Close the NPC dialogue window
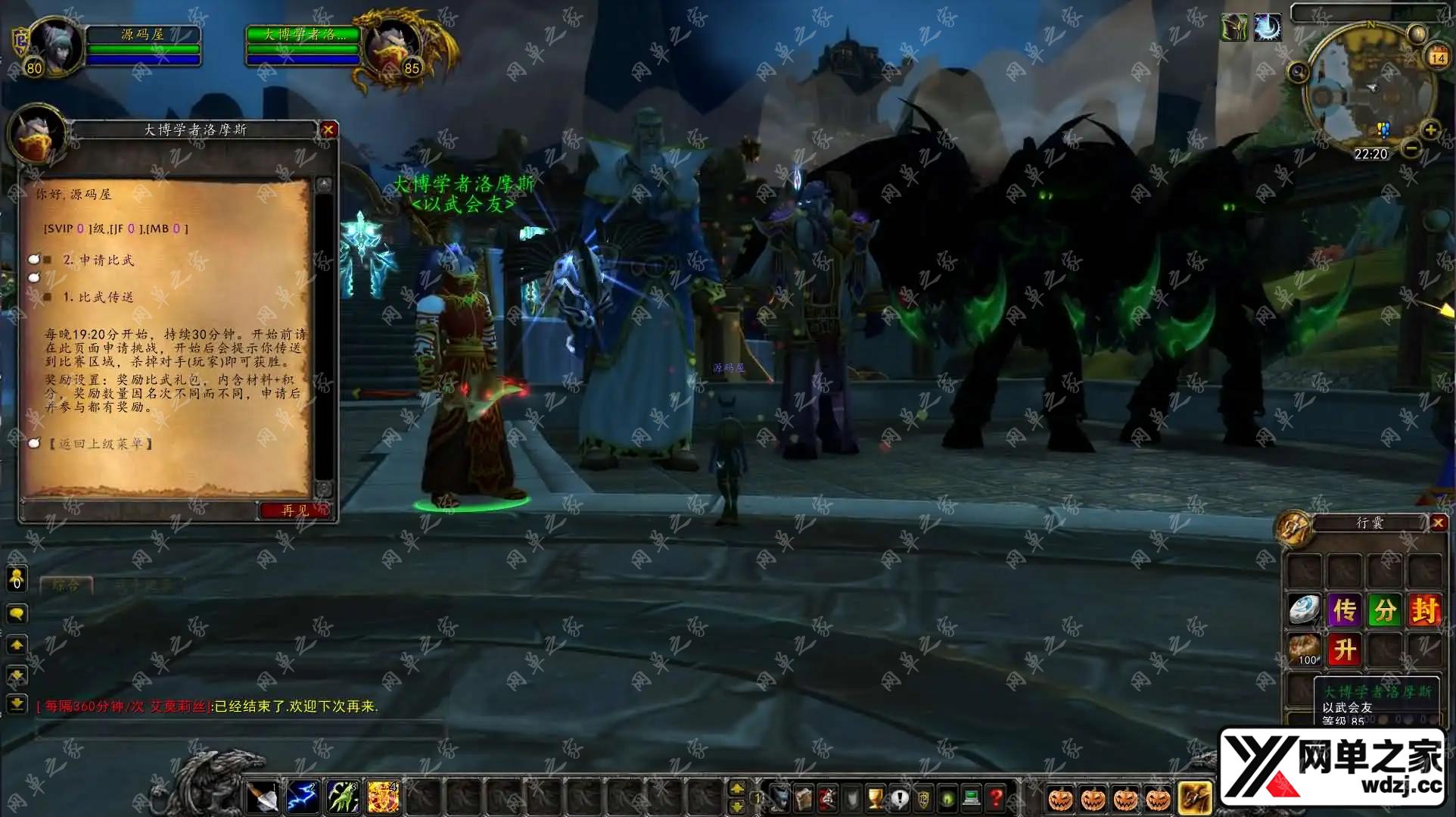Image resolution: width=1456 pixels, height=817 pixels. [x=328, y=129]
